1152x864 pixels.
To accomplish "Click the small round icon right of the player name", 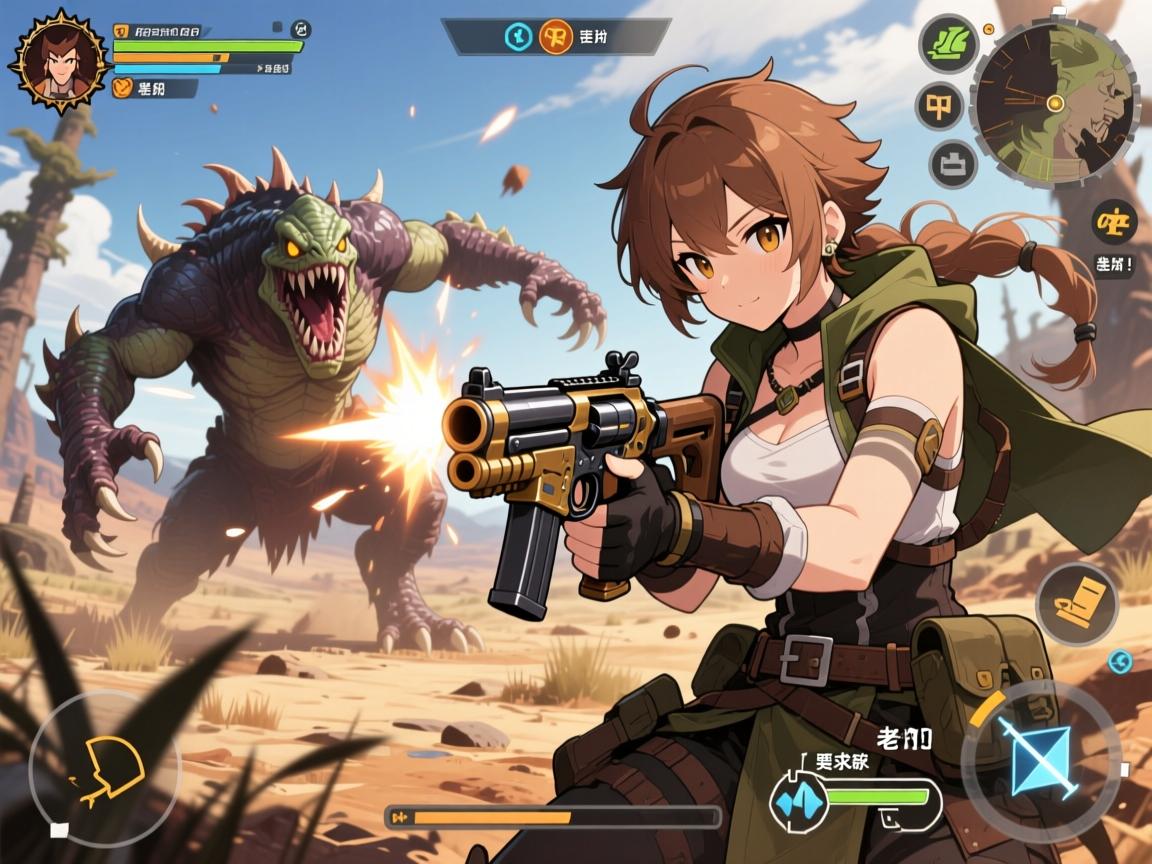I will click(x=300, y=29).
